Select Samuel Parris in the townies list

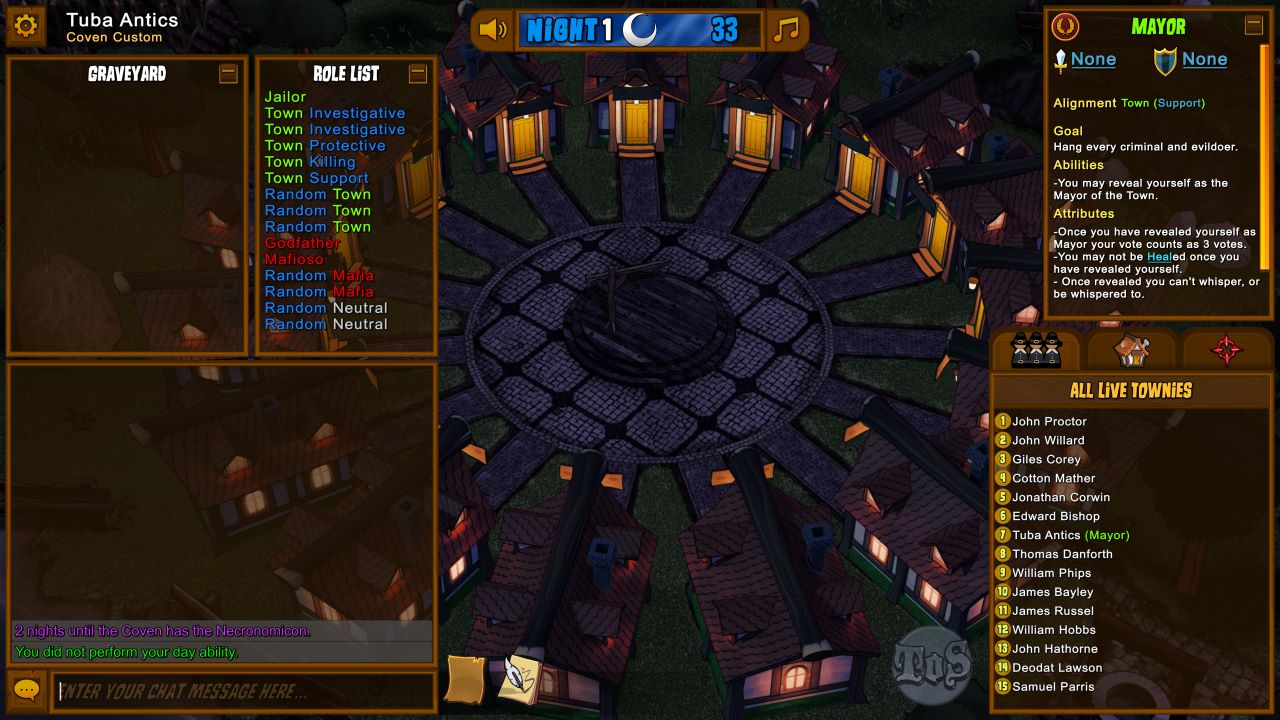pyautogui.click(x=1053, y=687)
